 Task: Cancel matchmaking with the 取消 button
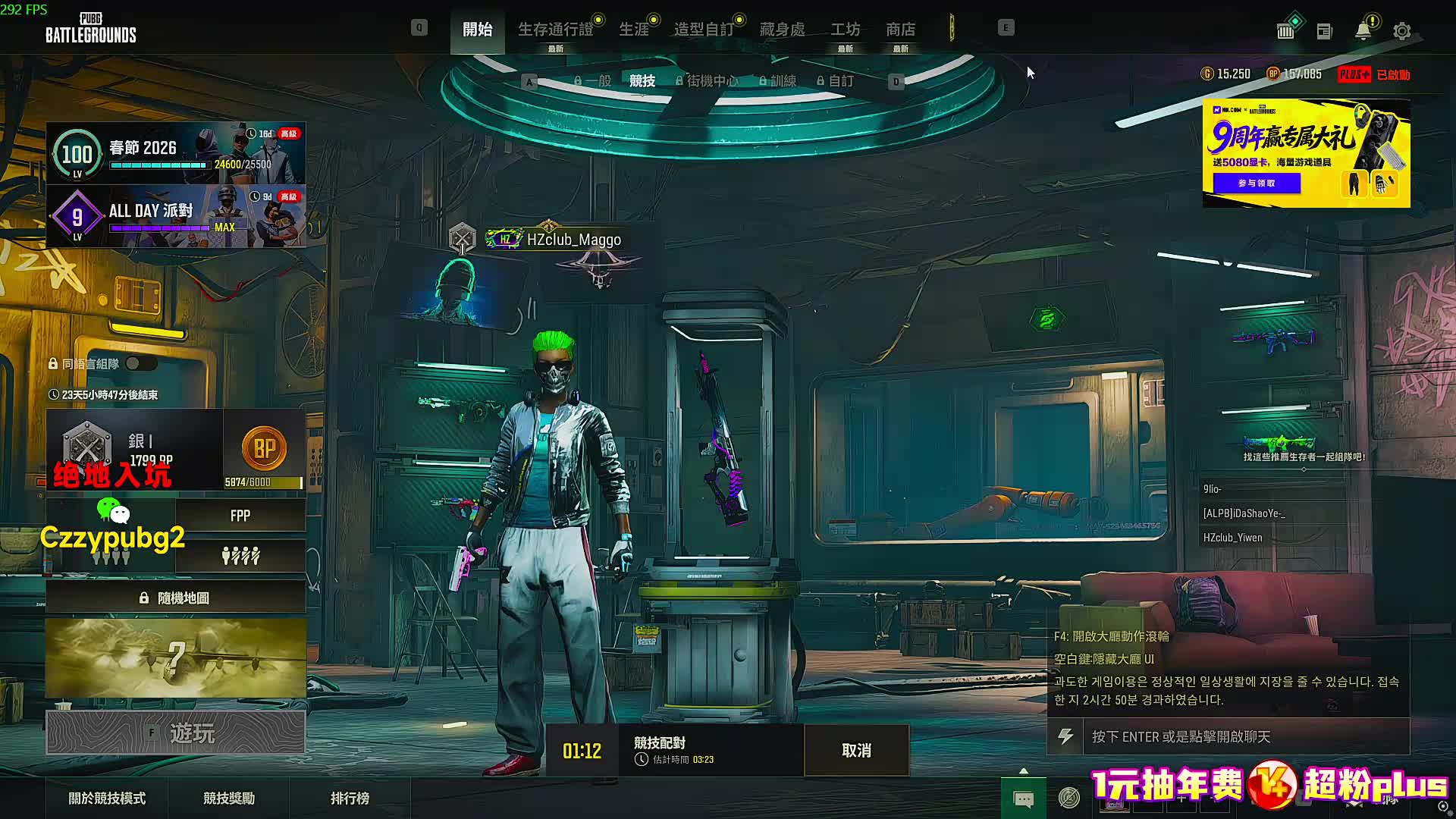point(856,750)
